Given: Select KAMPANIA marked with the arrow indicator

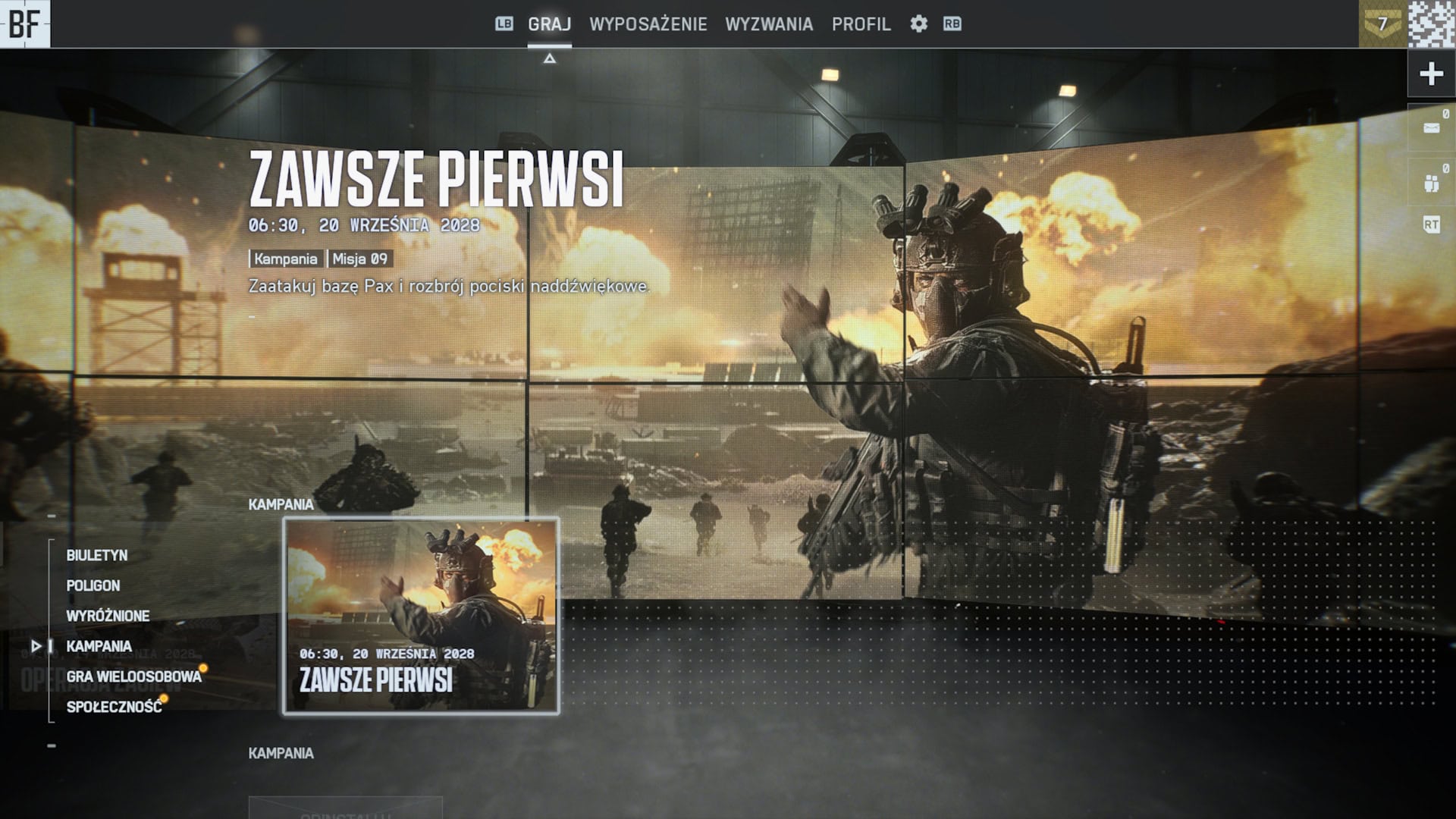Looking at the screenshot, I should click(x=99, y=646).
